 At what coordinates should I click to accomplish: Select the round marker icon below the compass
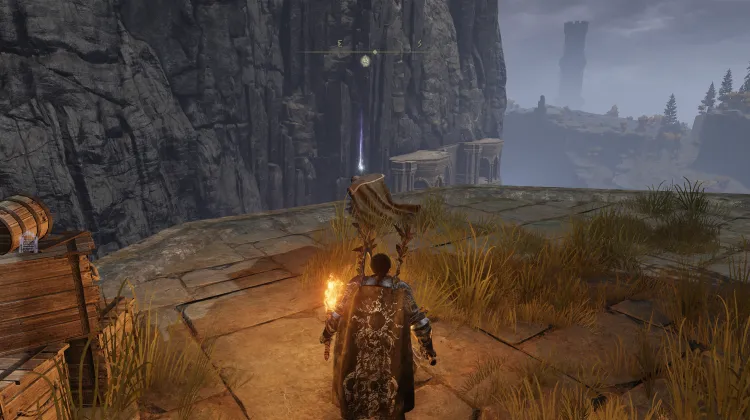(365, 61)
